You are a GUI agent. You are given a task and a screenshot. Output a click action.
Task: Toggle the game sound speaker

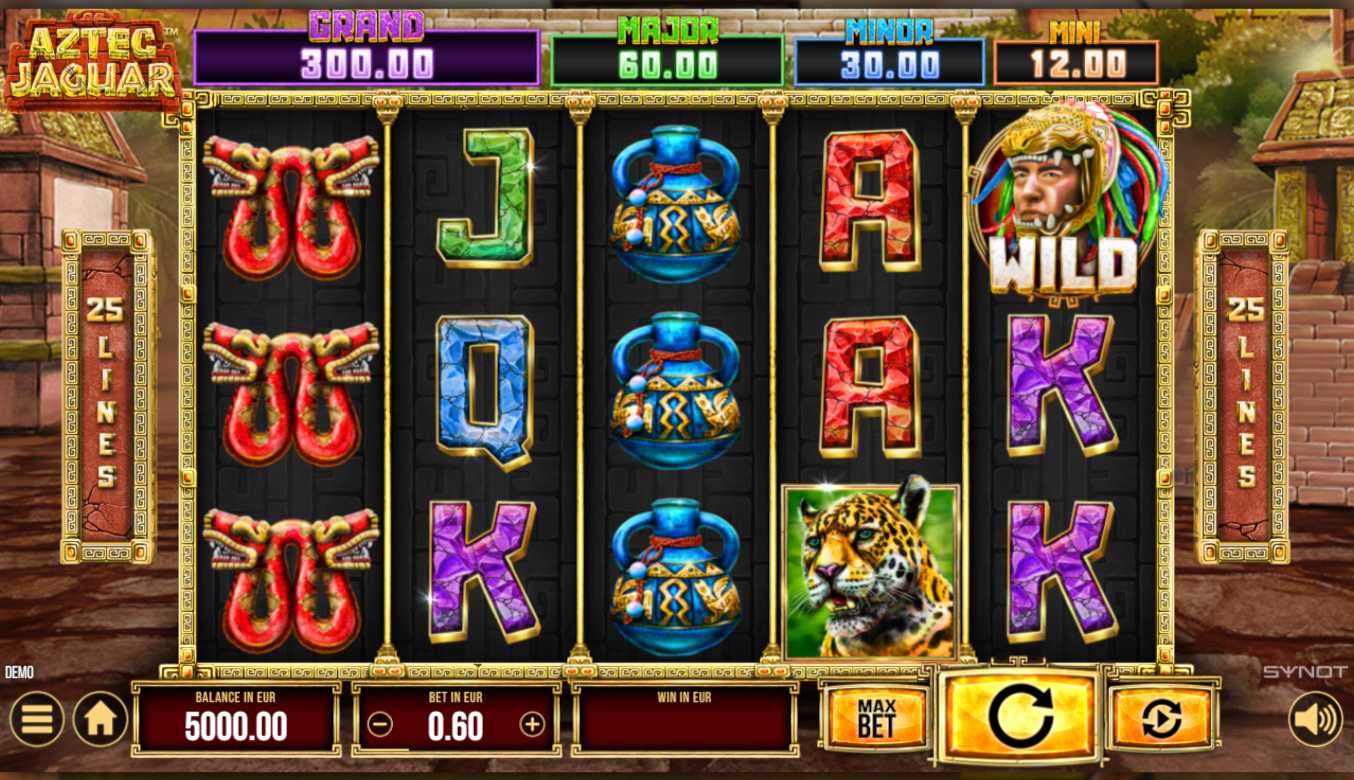tap(1314, 719)
